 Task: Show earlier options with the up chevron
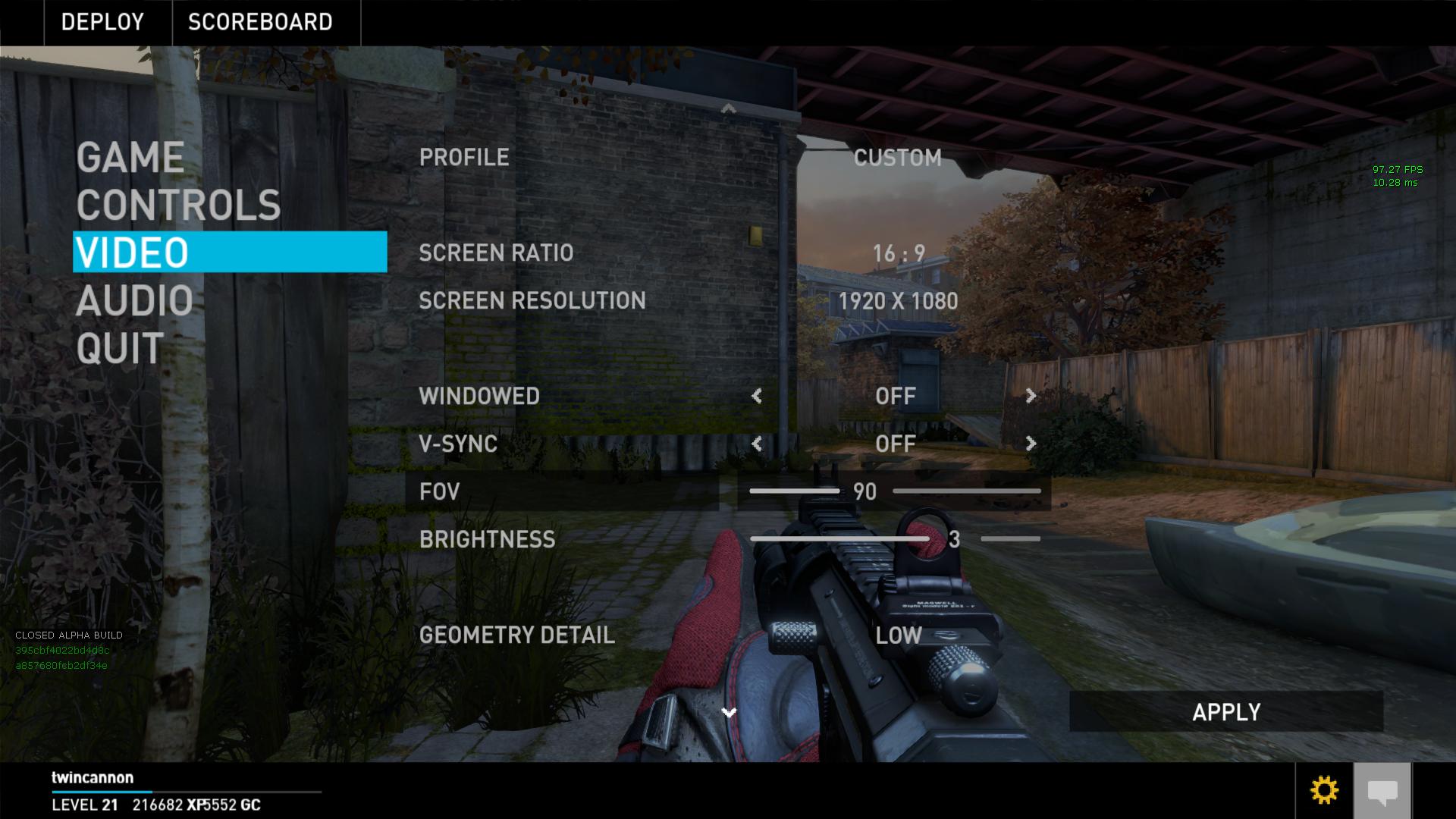(x=729, y=109)
